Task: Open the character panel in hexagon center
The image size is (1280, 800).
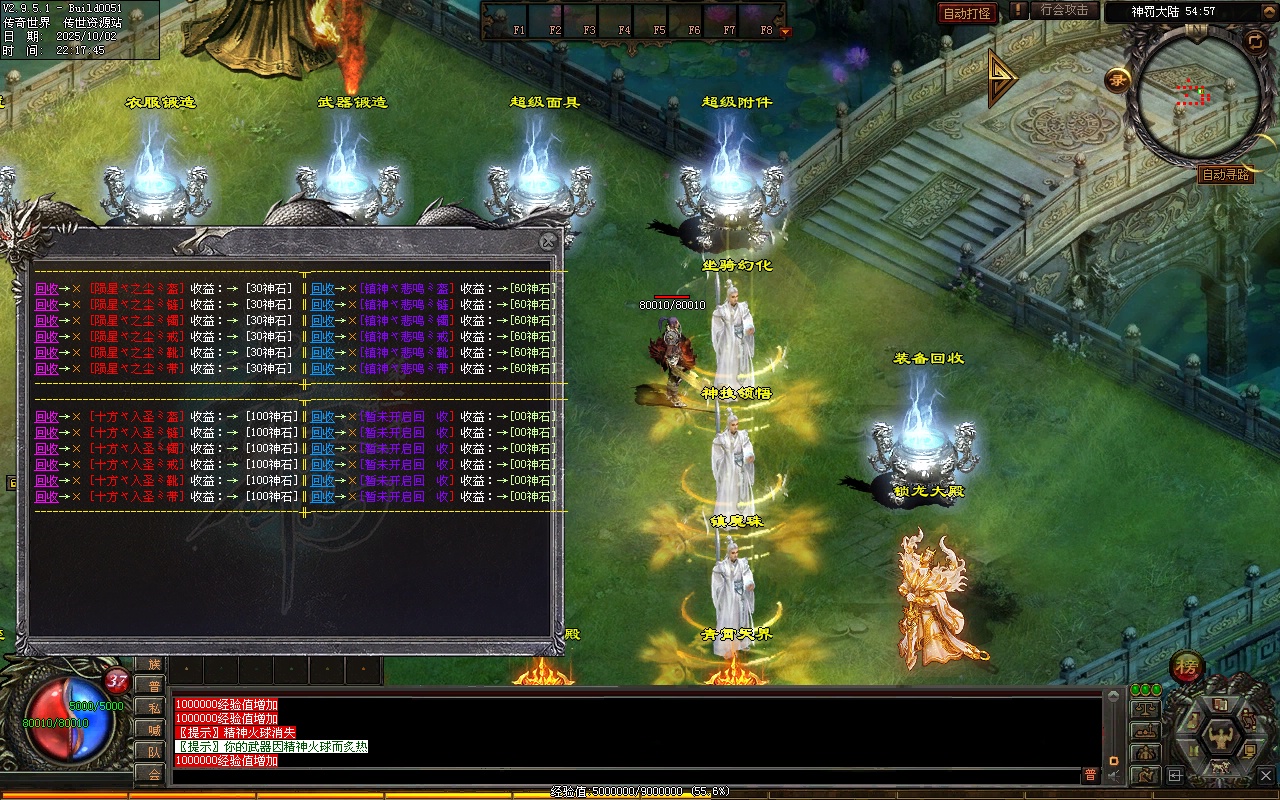Action: 1219,737
